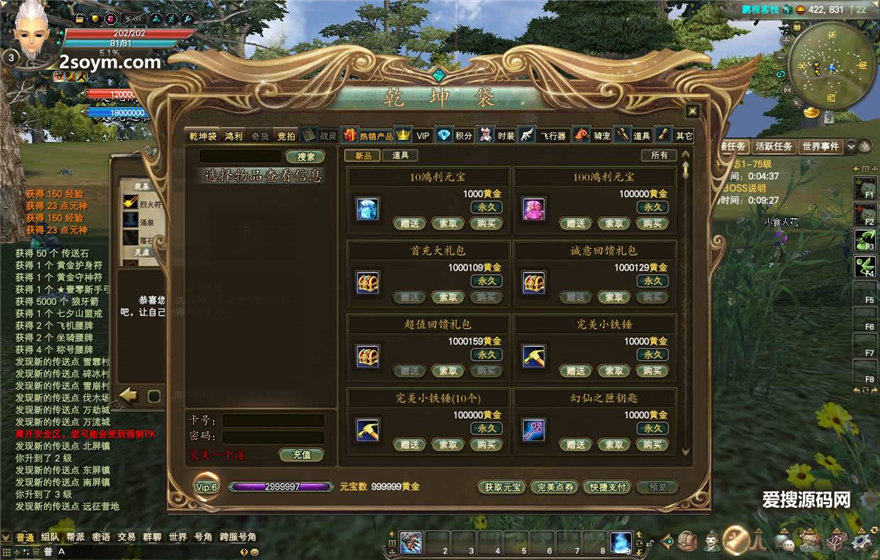
Task: Click the 搜索 search button
Action: (305, 156)
